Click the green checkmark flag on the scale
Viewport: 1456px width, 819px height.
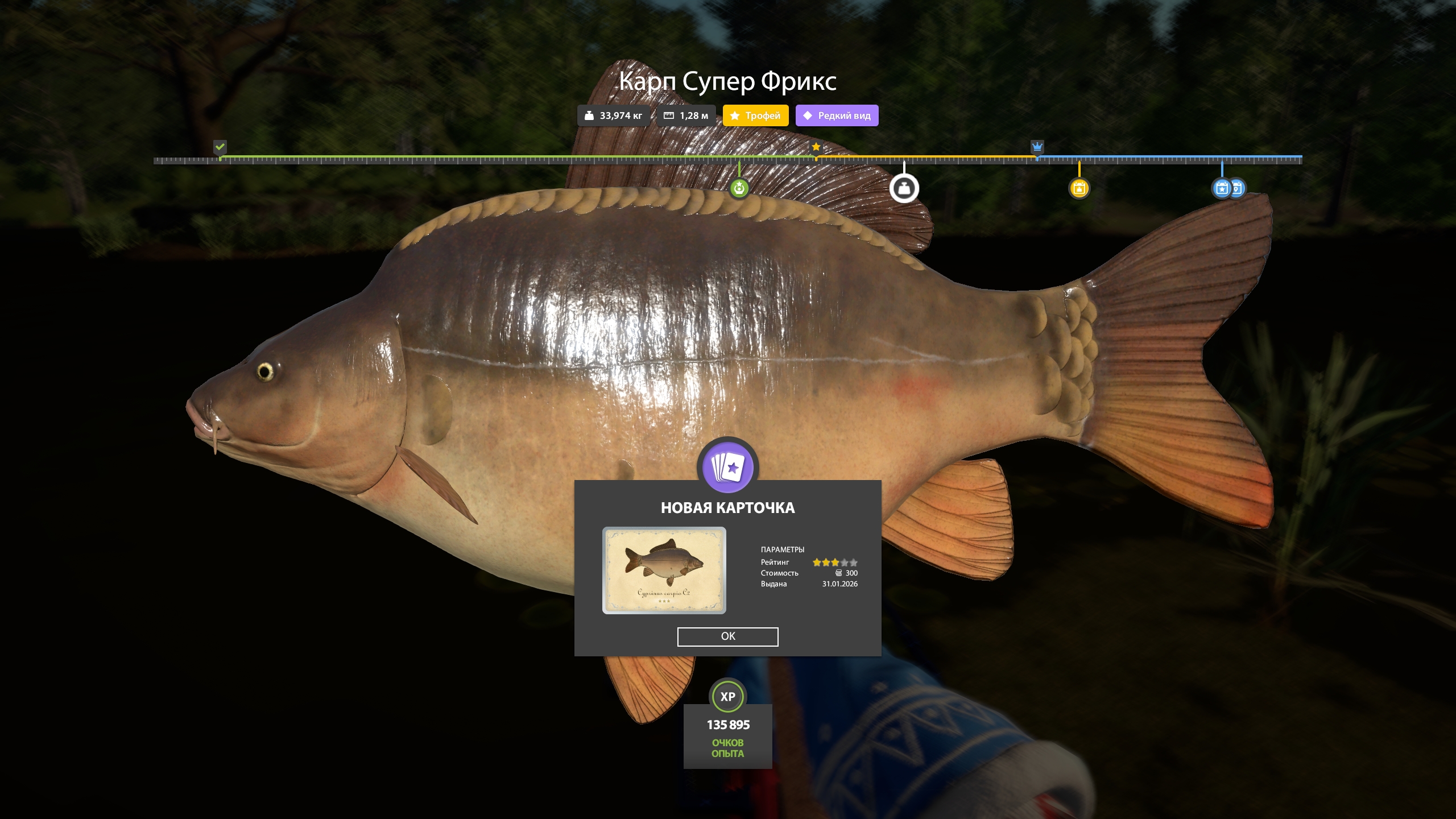point(220,147)
